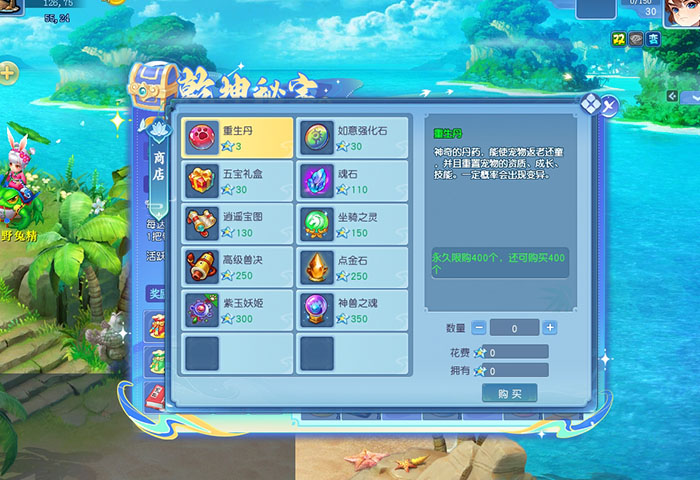
Task: Click the 购买 purchase button
Action: click(x=509, y=393)
